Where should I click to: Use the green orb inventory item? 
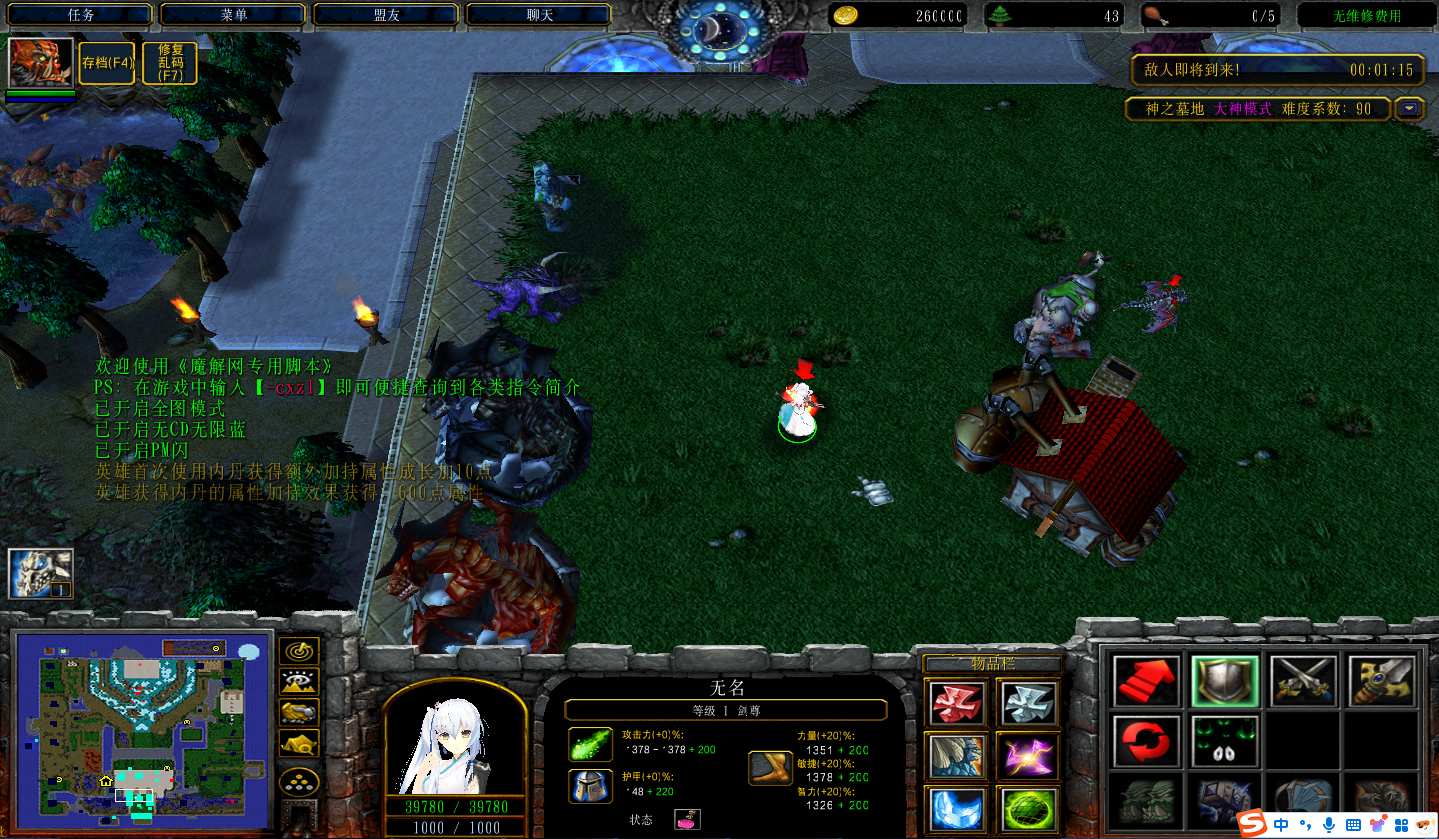click(1027, 808)
